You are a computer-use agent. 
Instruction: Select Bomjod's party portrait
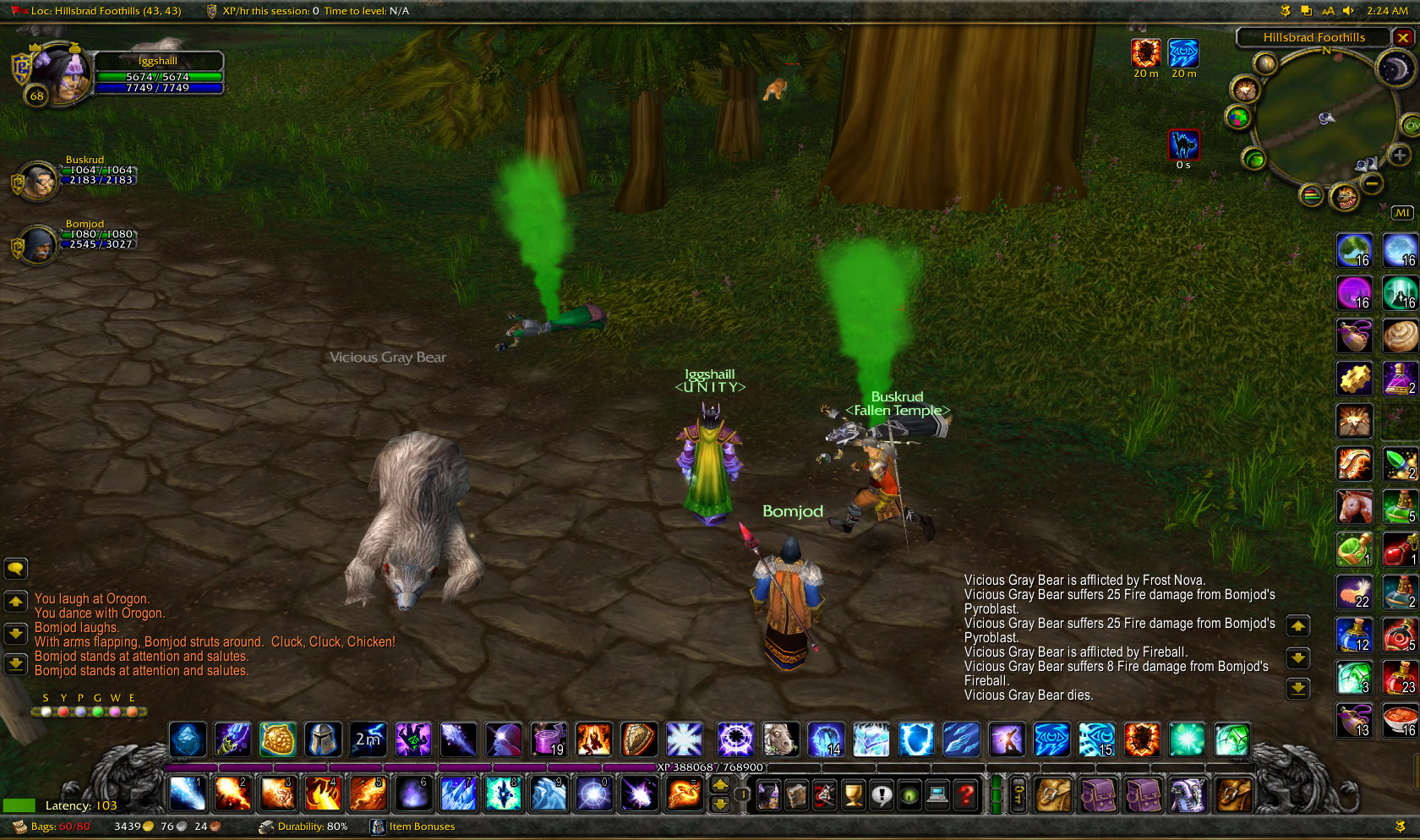point(37,245)
